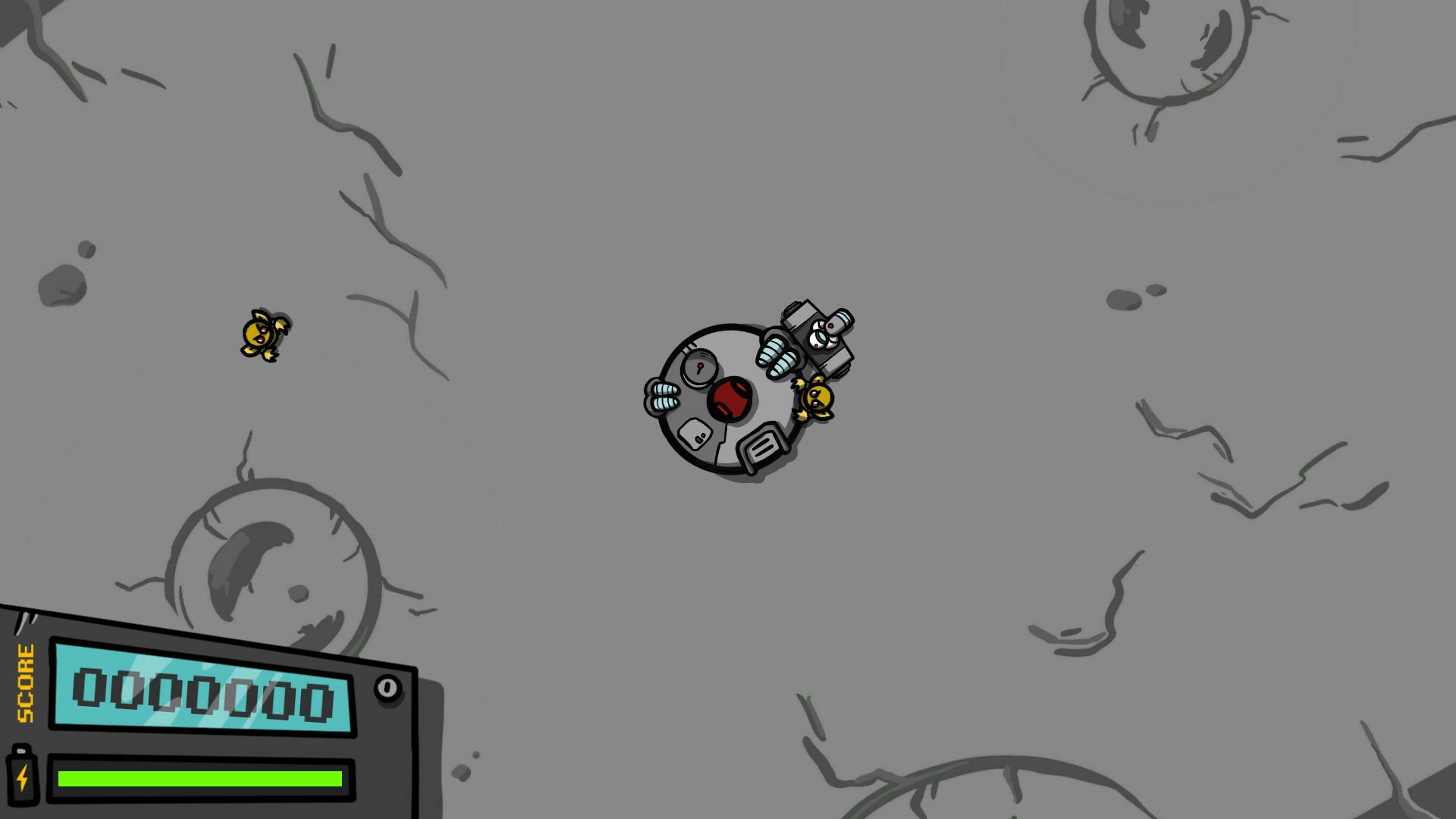Image resolution: width=1456 pixels, height=819 pixels.
Task: Click the green energy bar
Action: [x=199, y=779]
